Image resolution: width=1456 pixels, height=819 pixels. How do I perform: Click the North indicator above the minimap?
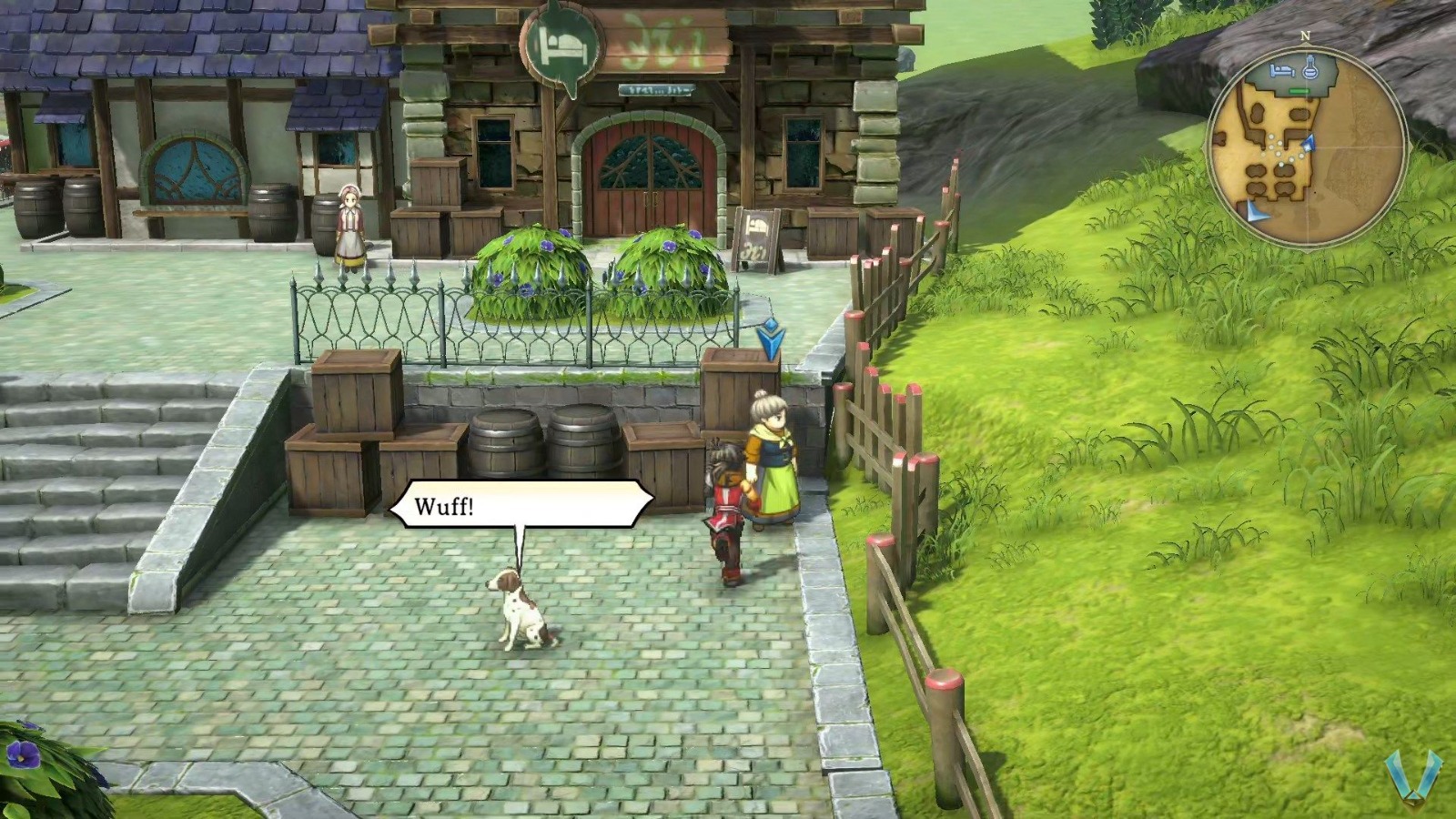pos(1305,35)
